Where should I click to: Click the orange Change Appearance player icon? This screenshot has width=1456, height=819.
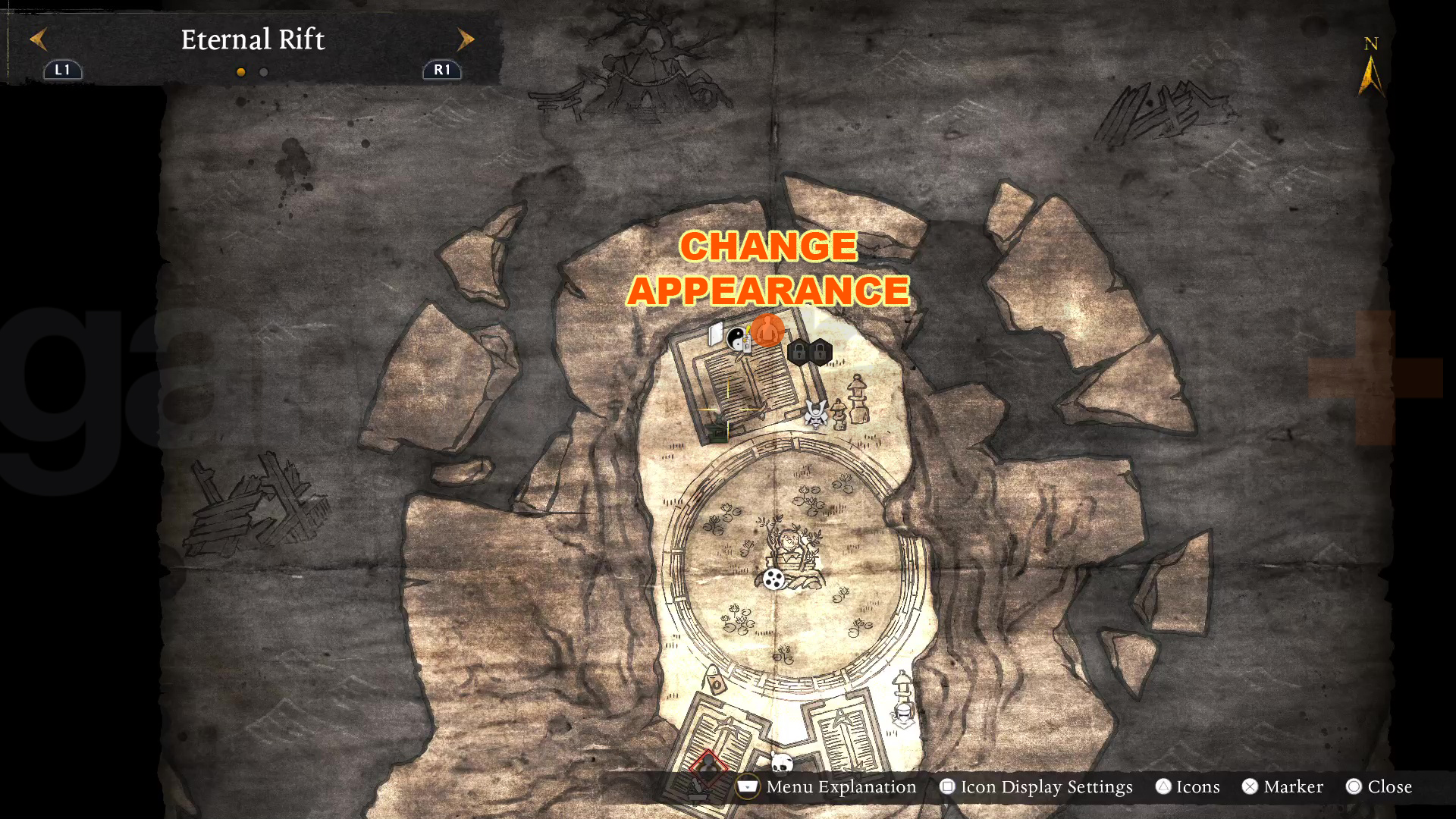pos(768,329)
